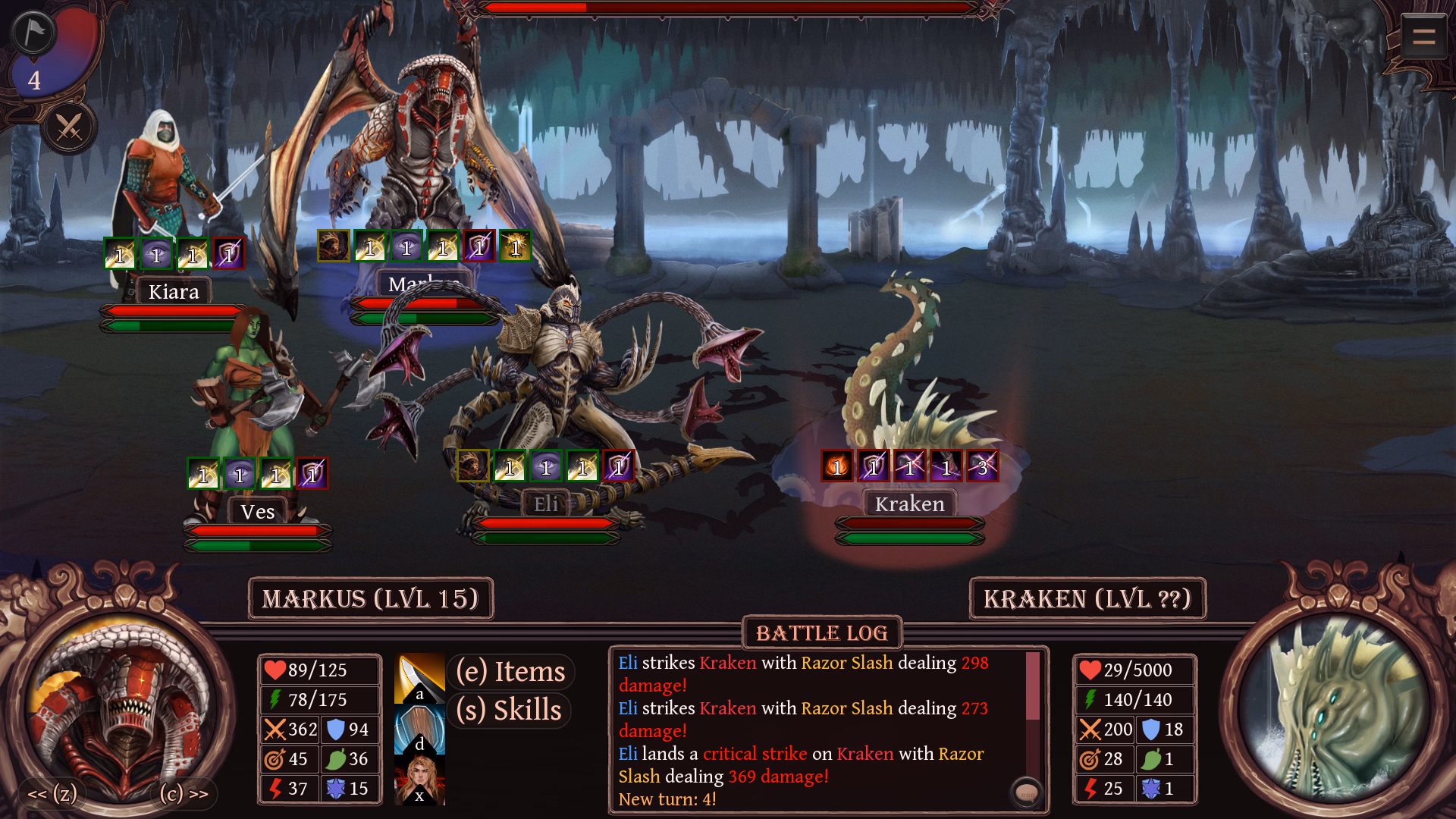Click the white flag surrender button
This screenshot has height=819, width=1456.
[x=33, y=32]
